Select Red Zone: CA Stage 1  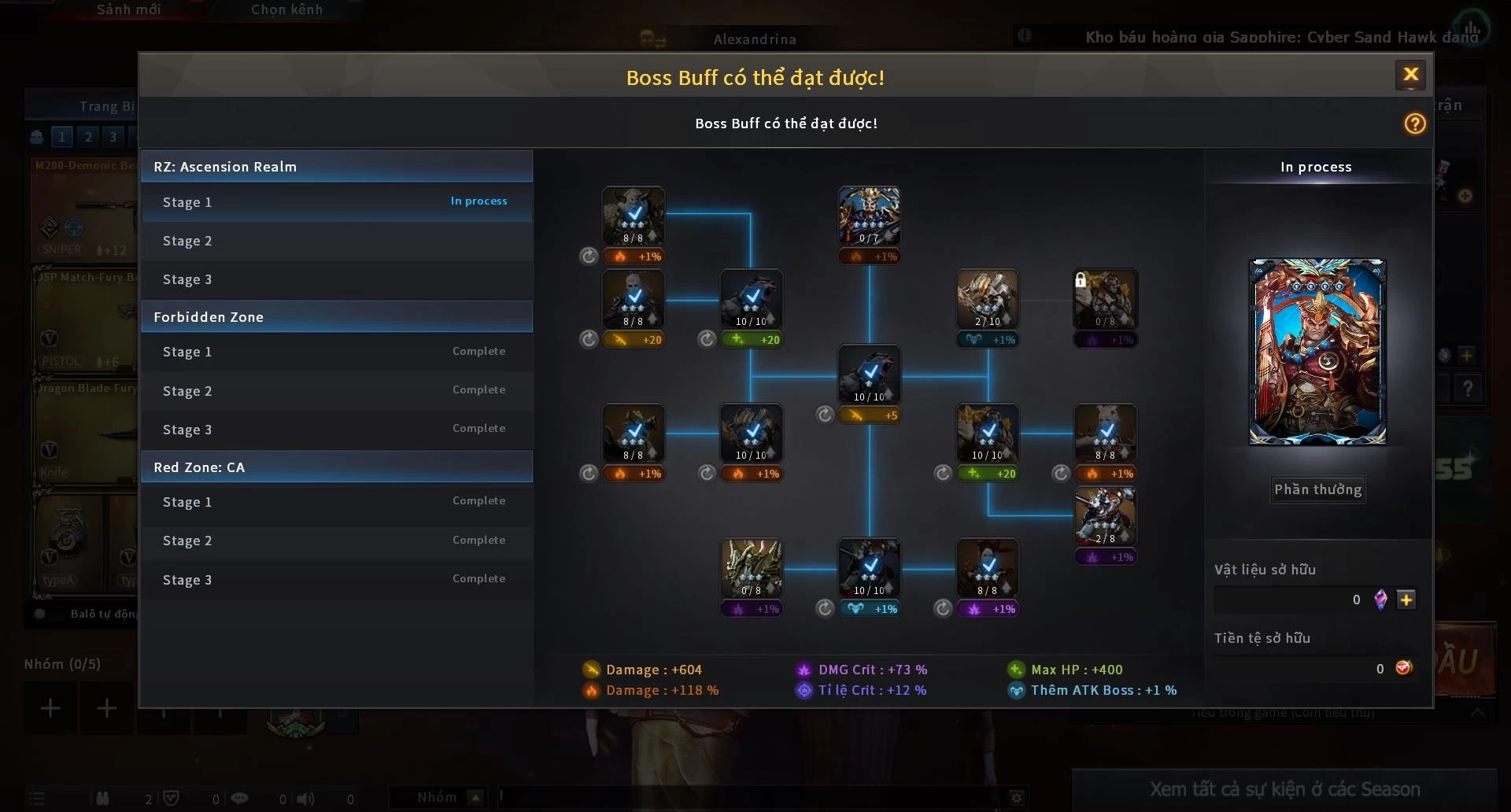336,502
